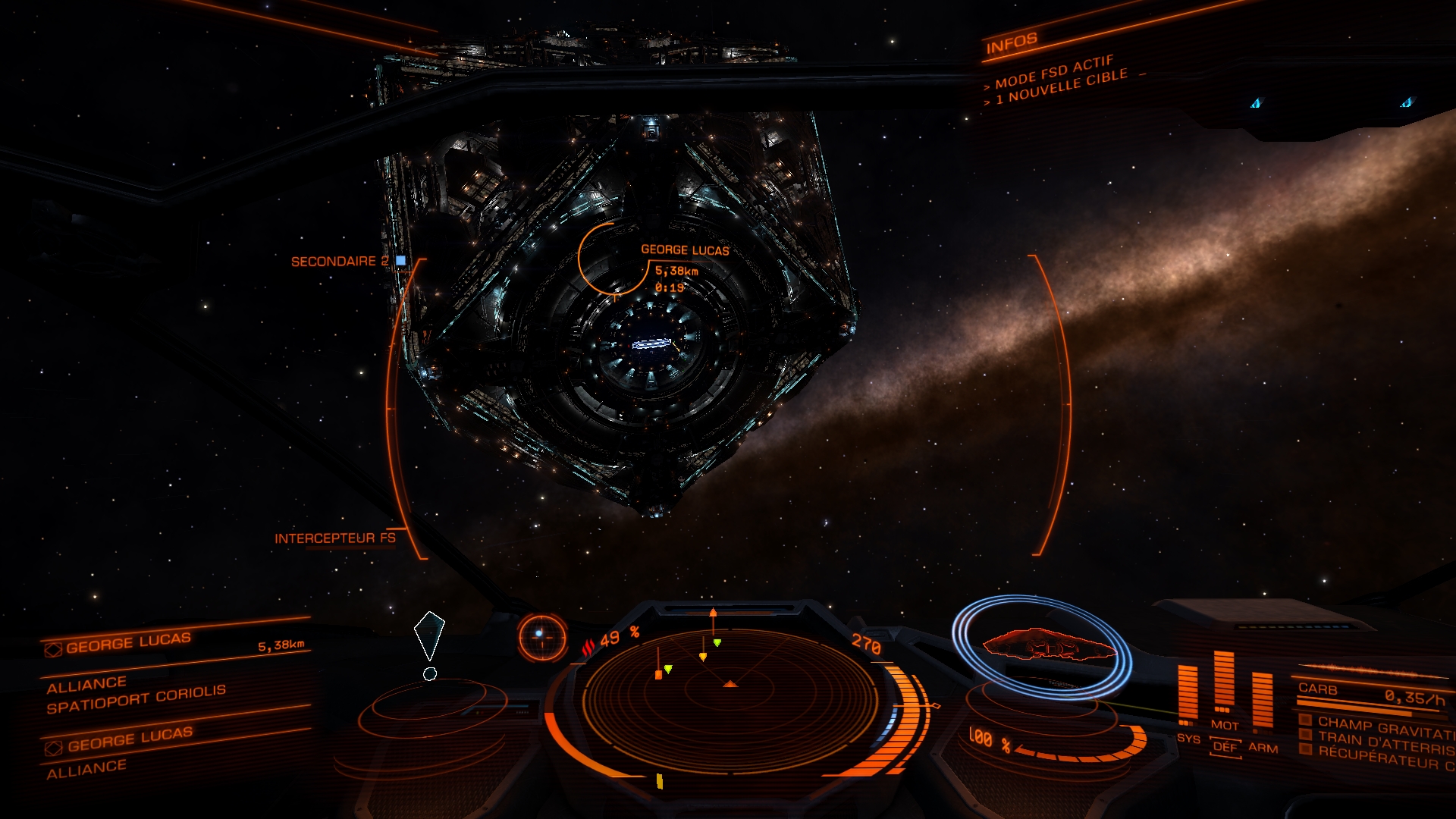Click the SPATIOPORT CORIOLIS target info row
The image size is (1456, 819).
tap(136, 699)
